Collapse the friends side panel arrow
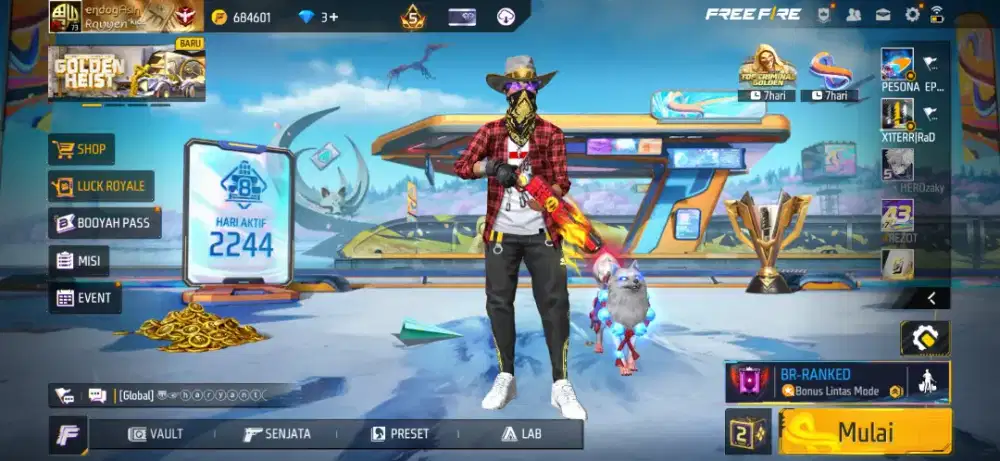1000x461 pixels. [x=931, y=298]
